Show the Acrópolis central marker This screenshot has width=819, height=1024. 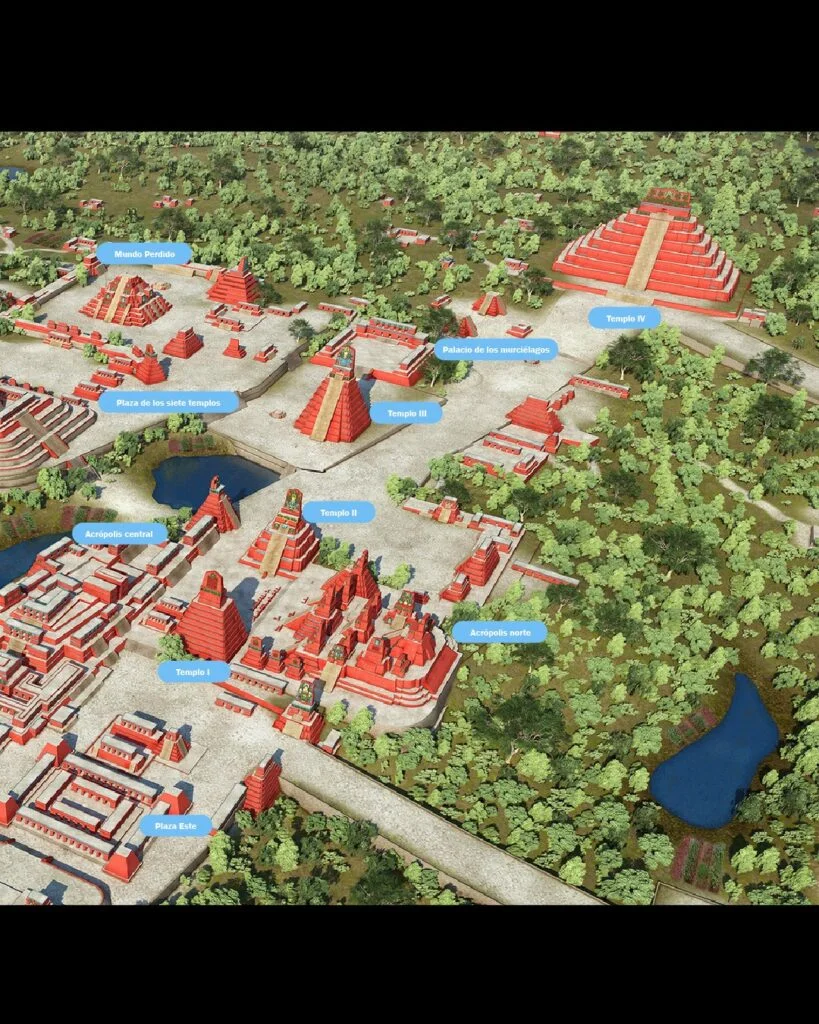coord(119,534)
